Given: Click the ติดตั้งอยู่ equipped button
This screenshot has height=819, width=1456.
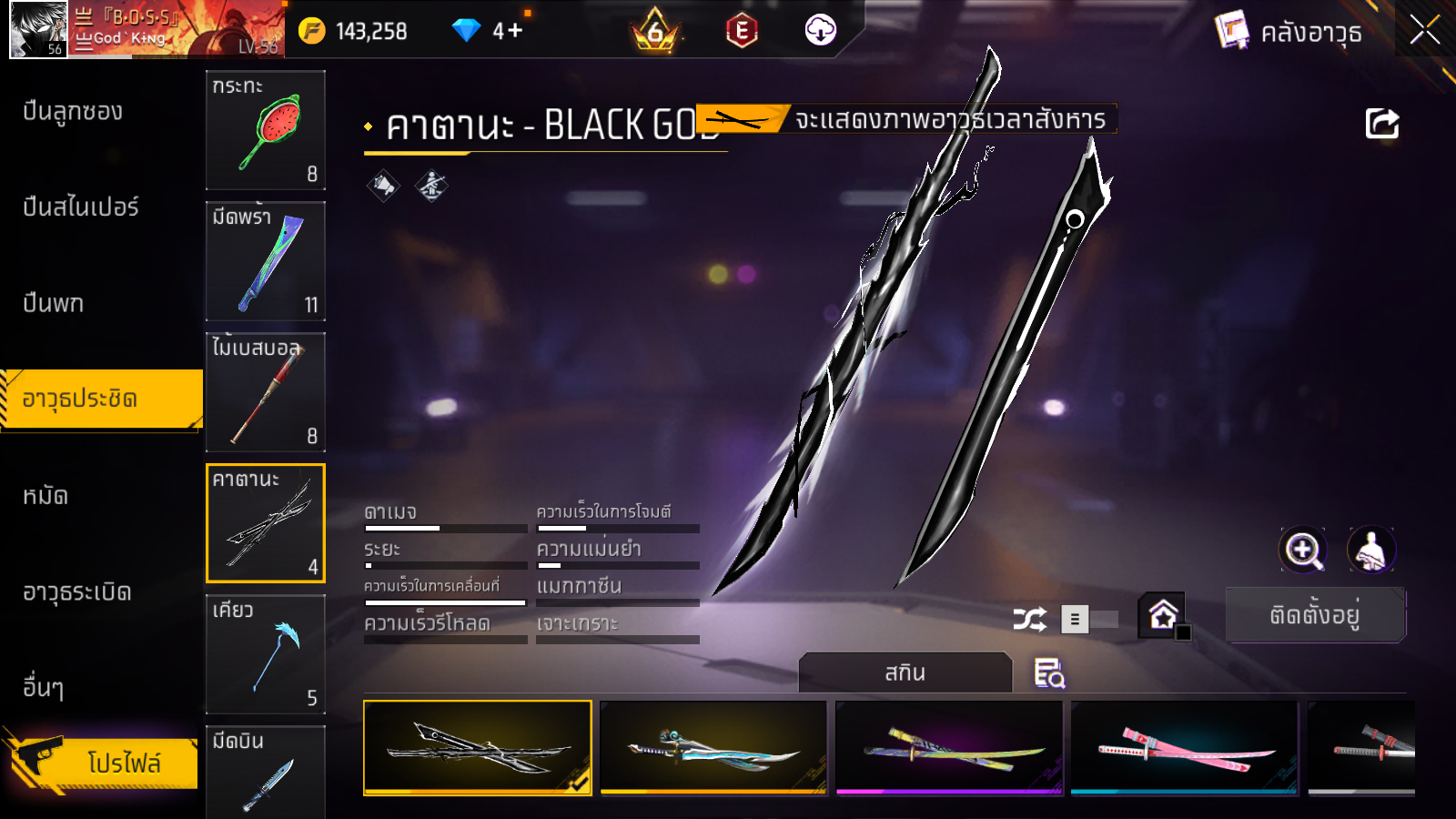Looking at the screenshot, I should click(x=1315, y=615).
